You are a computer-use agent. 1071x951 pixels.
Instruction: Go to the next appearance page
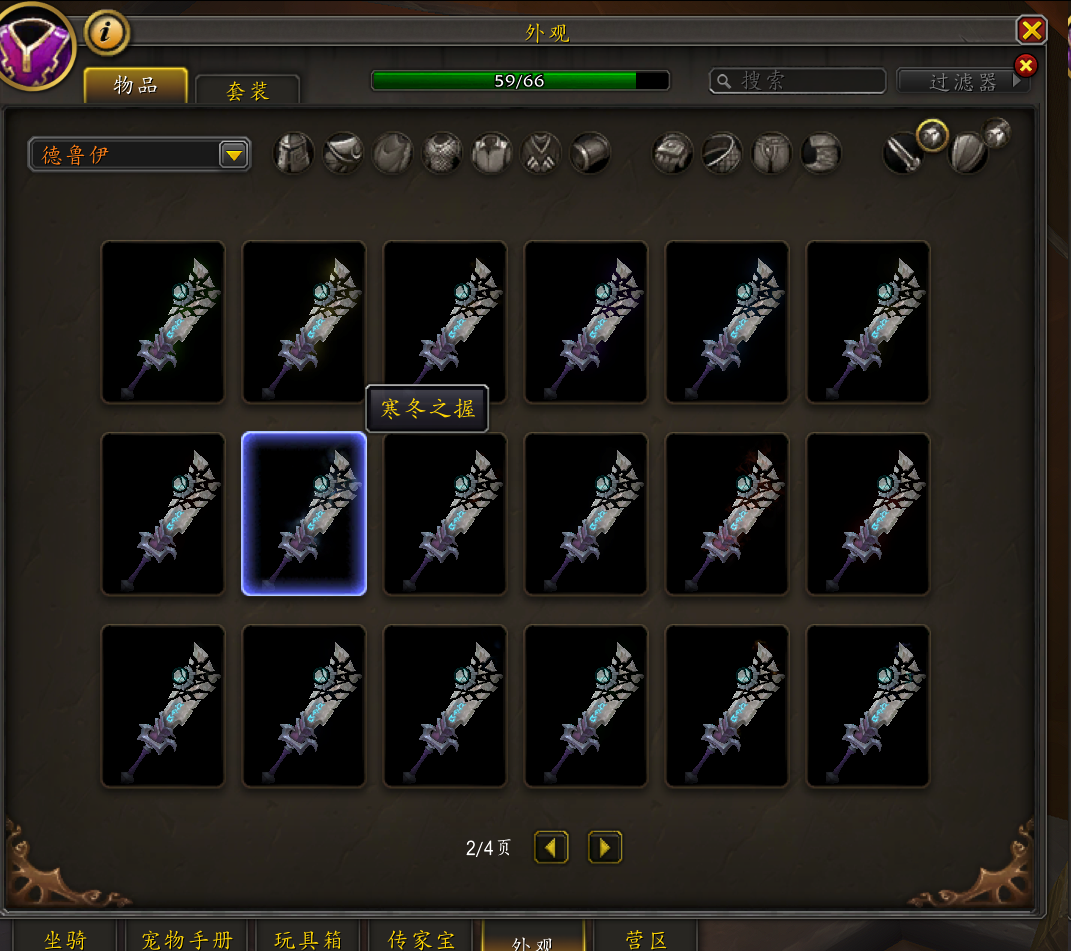click(x=605, y=848)
